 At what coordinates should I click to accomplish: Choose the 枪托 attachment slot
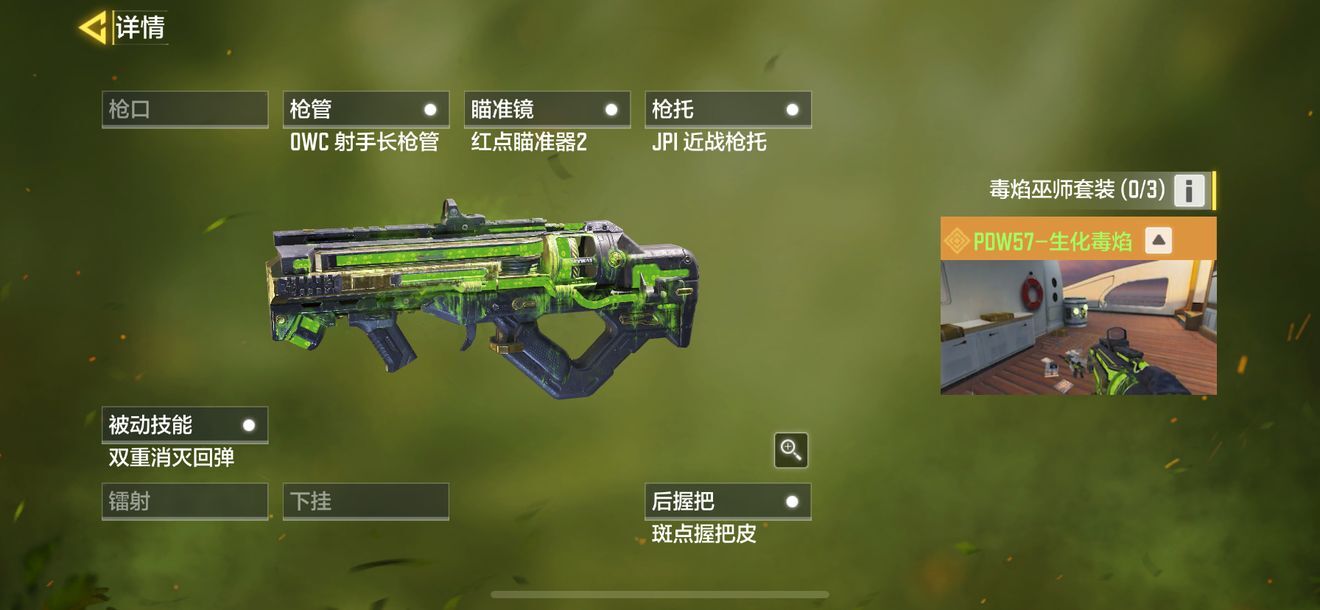point(728,109)
